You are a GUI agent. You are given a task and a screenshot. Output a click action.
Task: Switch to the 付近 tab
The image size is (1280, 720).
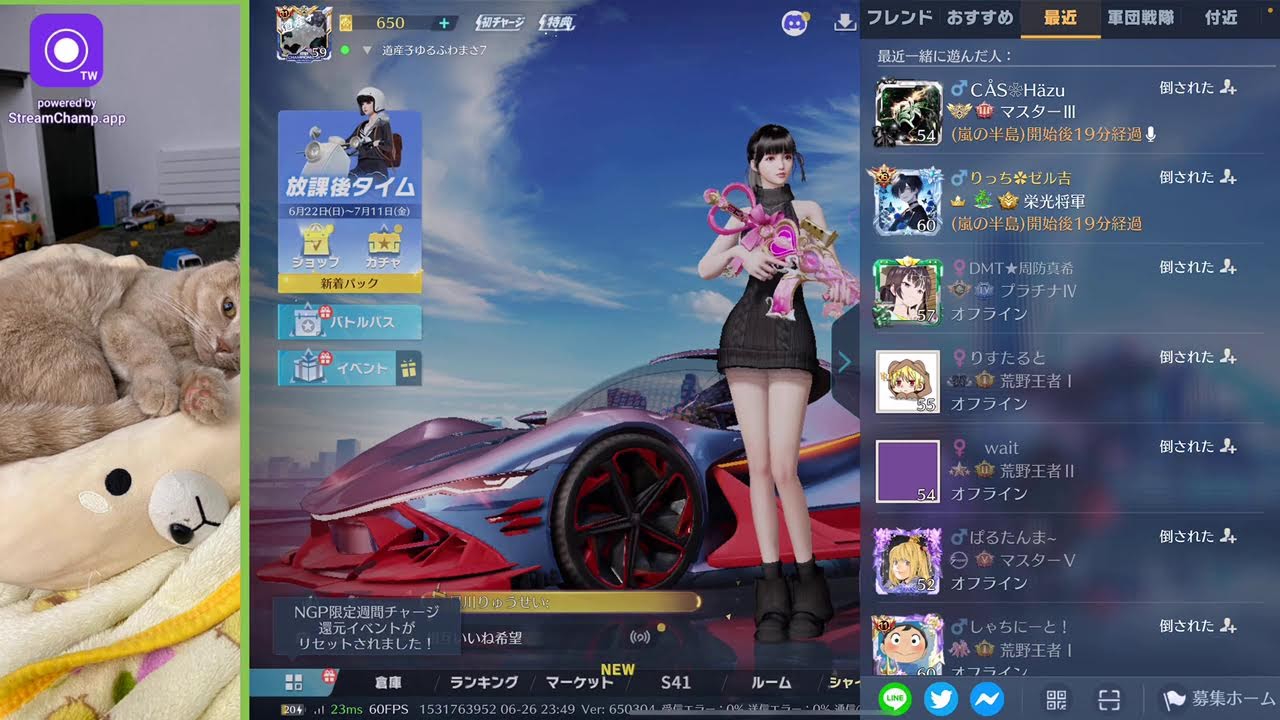click(x=1221, y=17)
